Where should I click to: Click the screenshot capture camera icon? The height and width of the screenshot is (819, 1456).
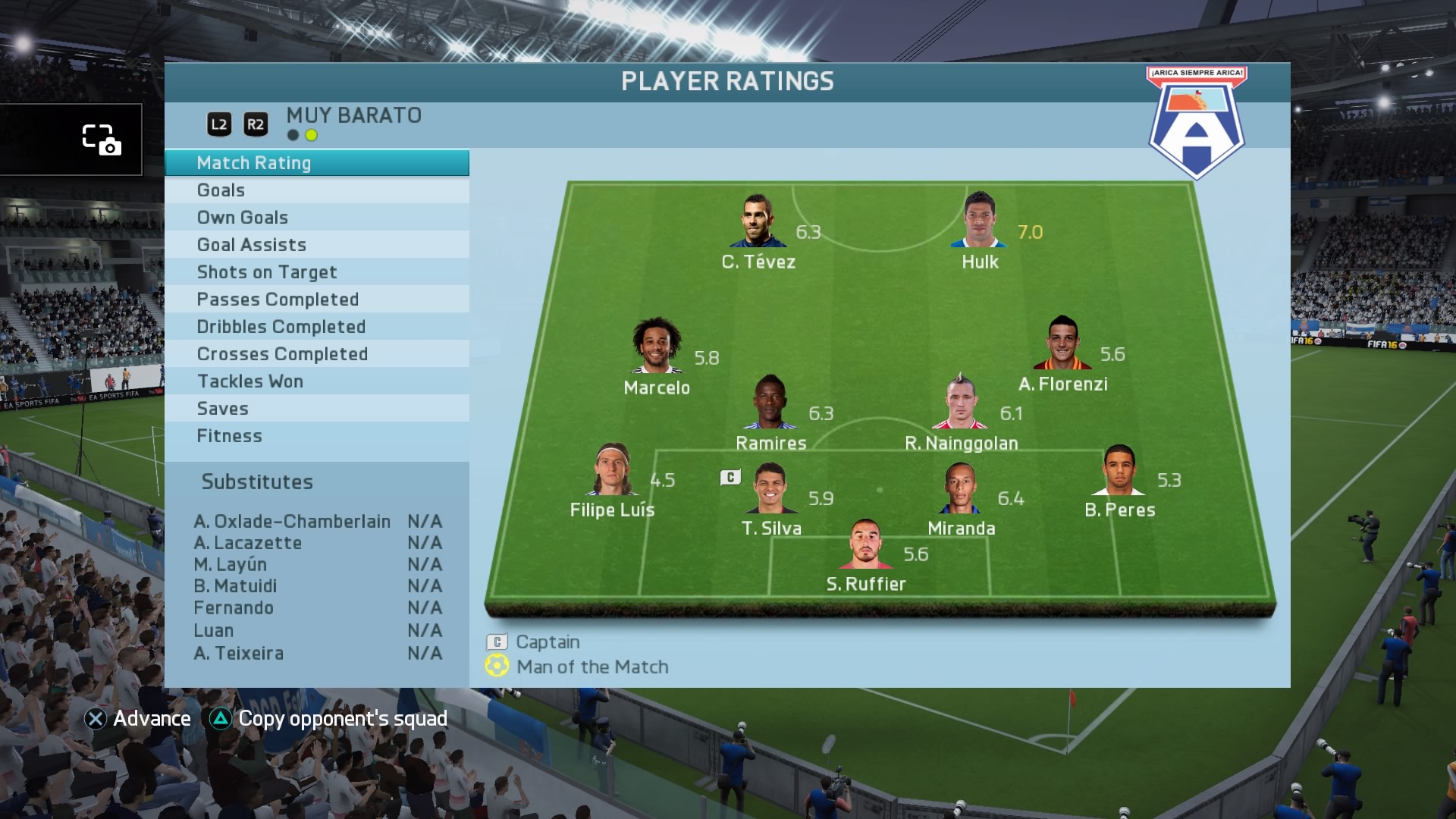tap(101, 140)
